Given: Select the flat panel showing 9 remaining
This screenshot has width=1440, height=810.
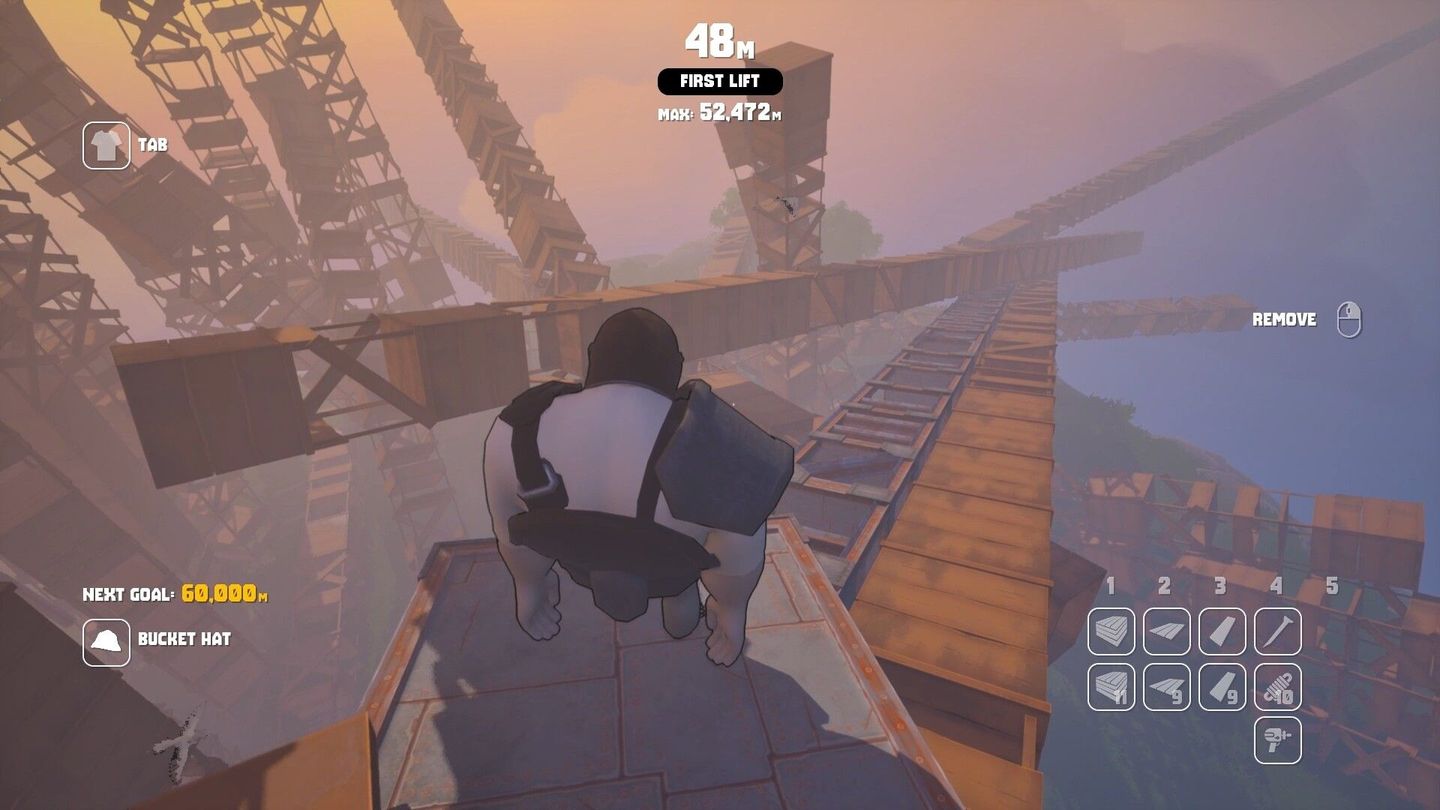Looking at the screenshot, I should 1165,686.
